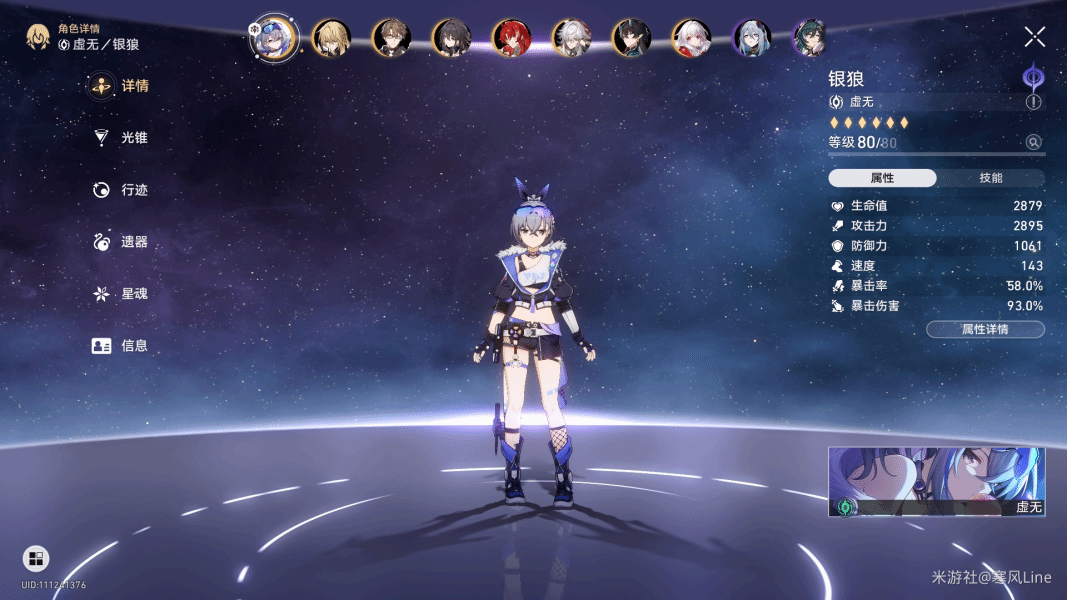
Task: Open the 遗器 (Relics) menu
Action: click(120, 242)
